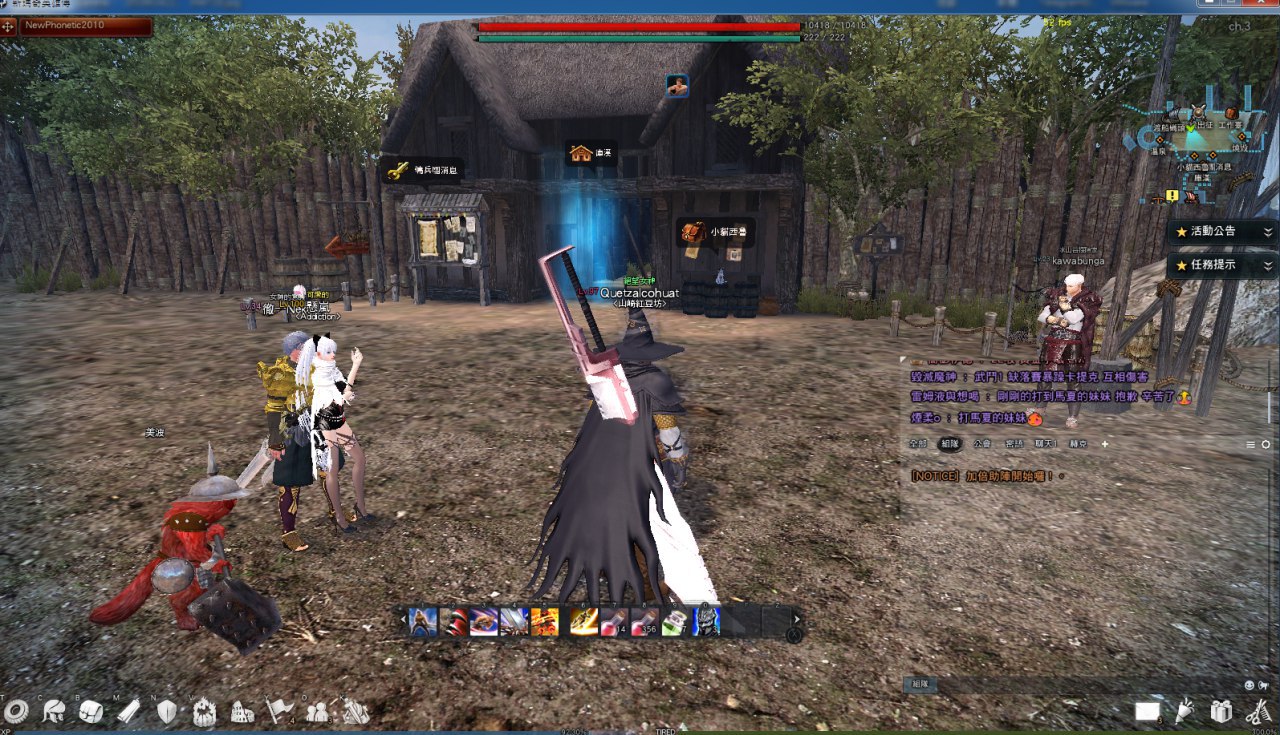1280x735 pixels.
Task: Activate the armored knight skill in slot 0
Action: pyautogui.click(x=705, y=621)
